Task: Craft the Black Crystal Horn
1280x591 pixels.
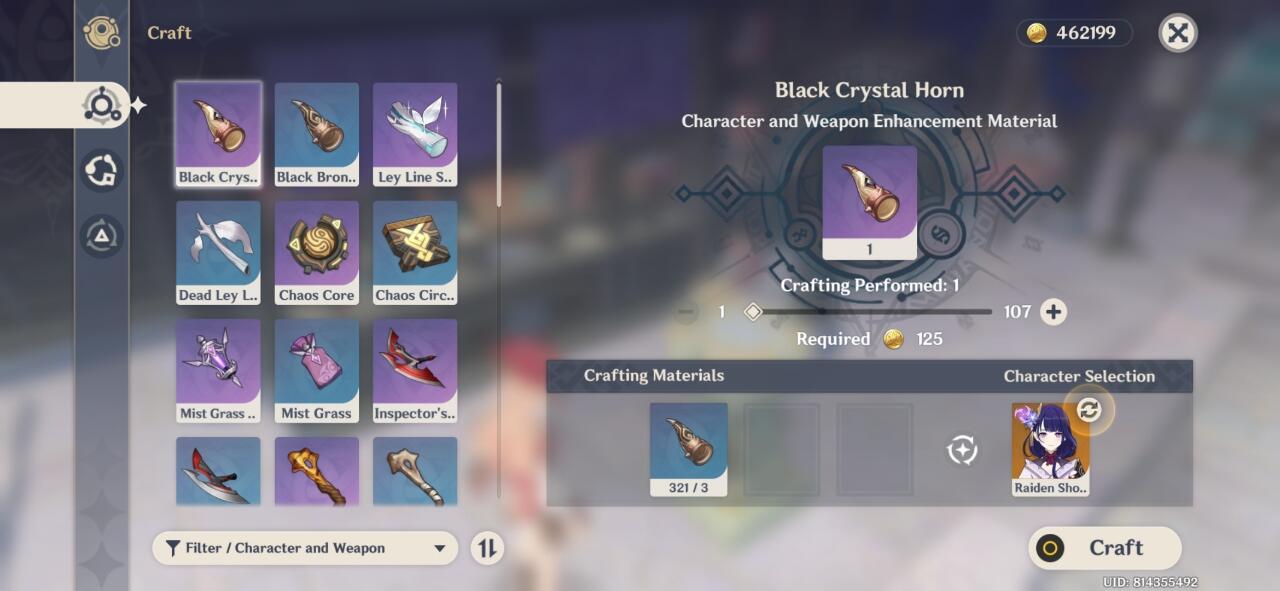Action: coord(1104,548)
